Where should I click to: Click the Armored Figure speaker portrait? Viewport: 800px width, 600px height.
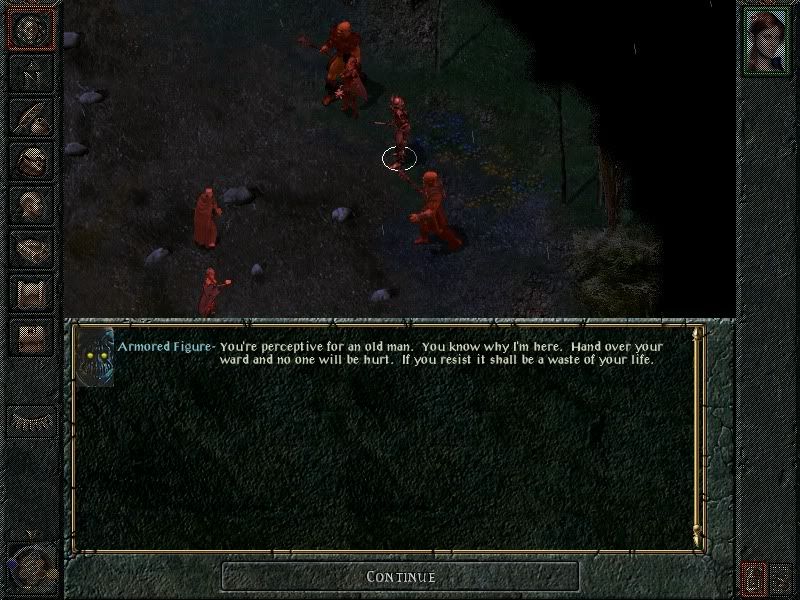coord(96,357)
